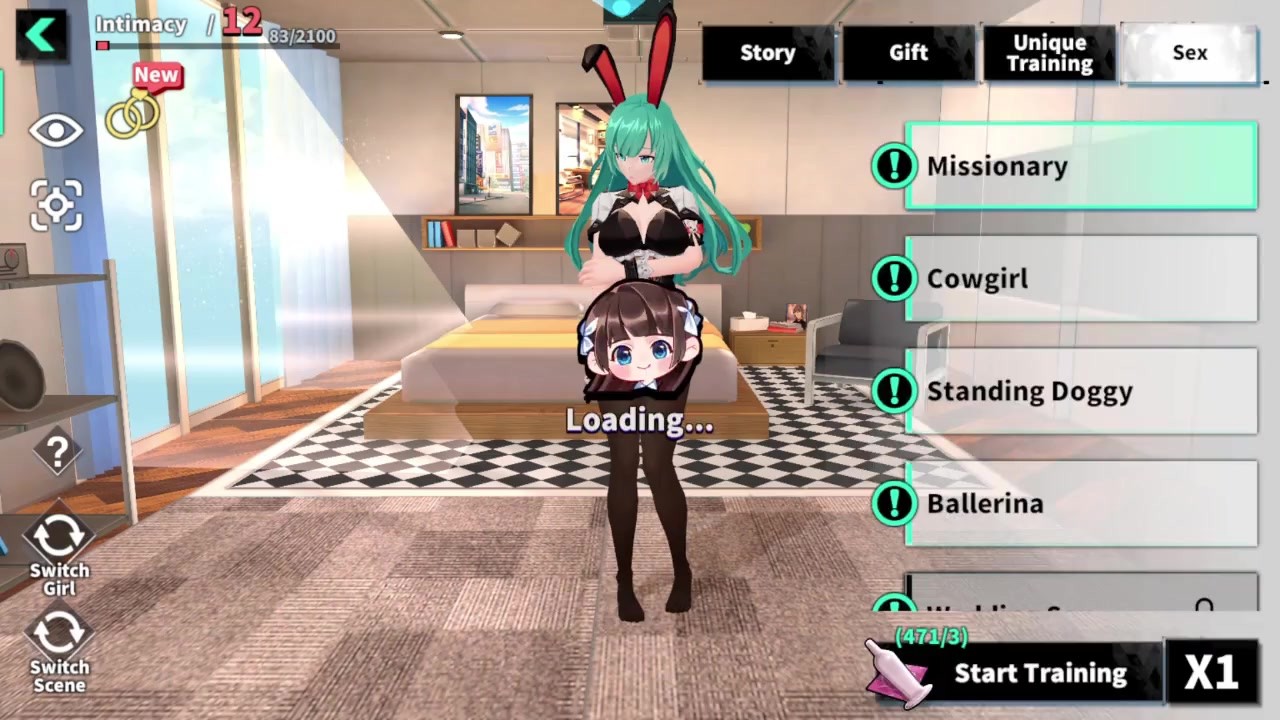The width and height of the screenshot is (1280, 720).
Task: Open the Gift tab
Action: coord(908,53)
